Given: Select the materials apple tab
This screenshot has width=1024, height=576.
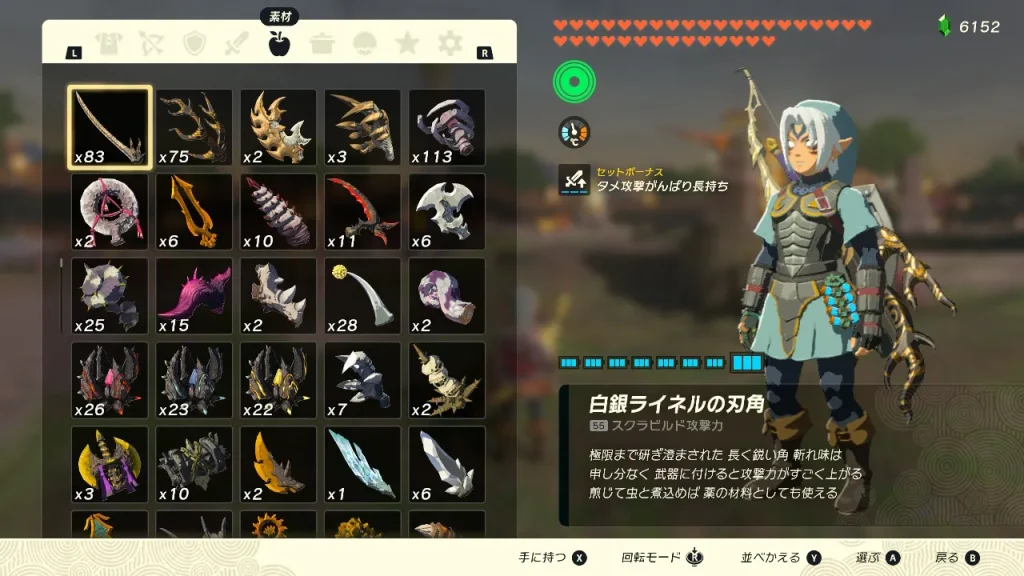Looking at the screenshot, I should click(279, 43).
